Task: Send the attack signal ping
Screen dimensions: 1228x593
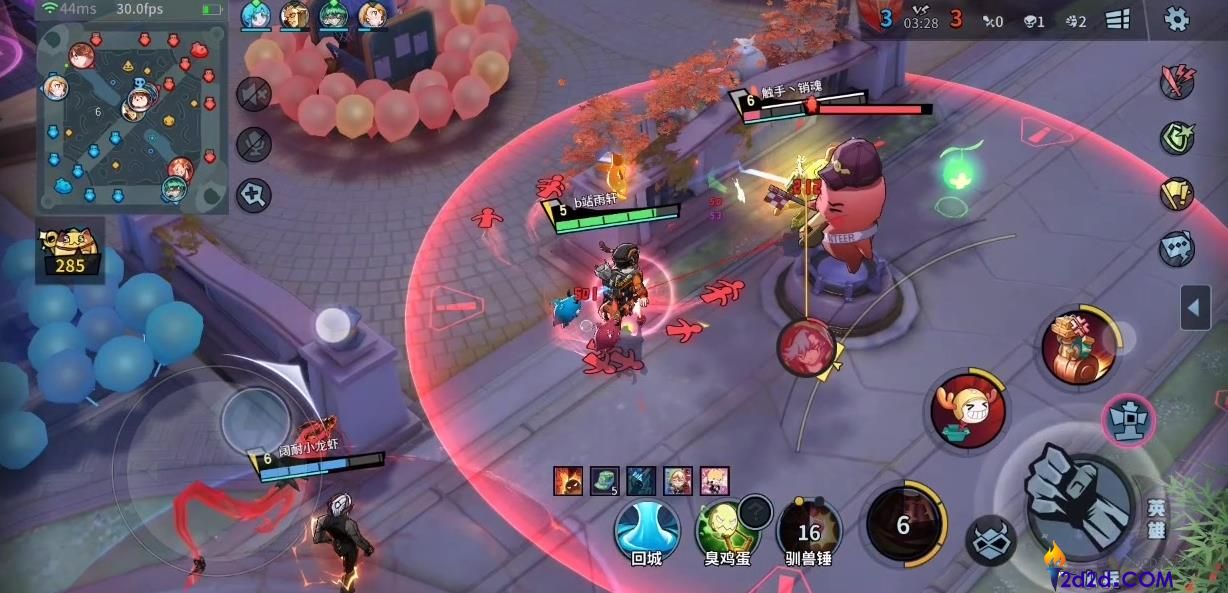Action: 1177,81
